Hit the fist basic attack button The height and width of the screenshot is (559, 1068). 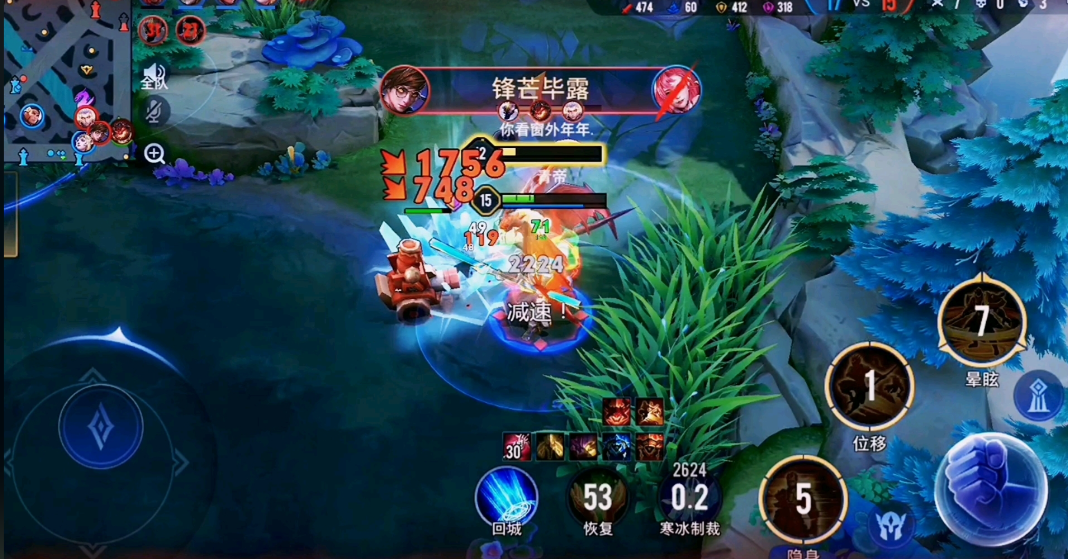coord(989,488)
